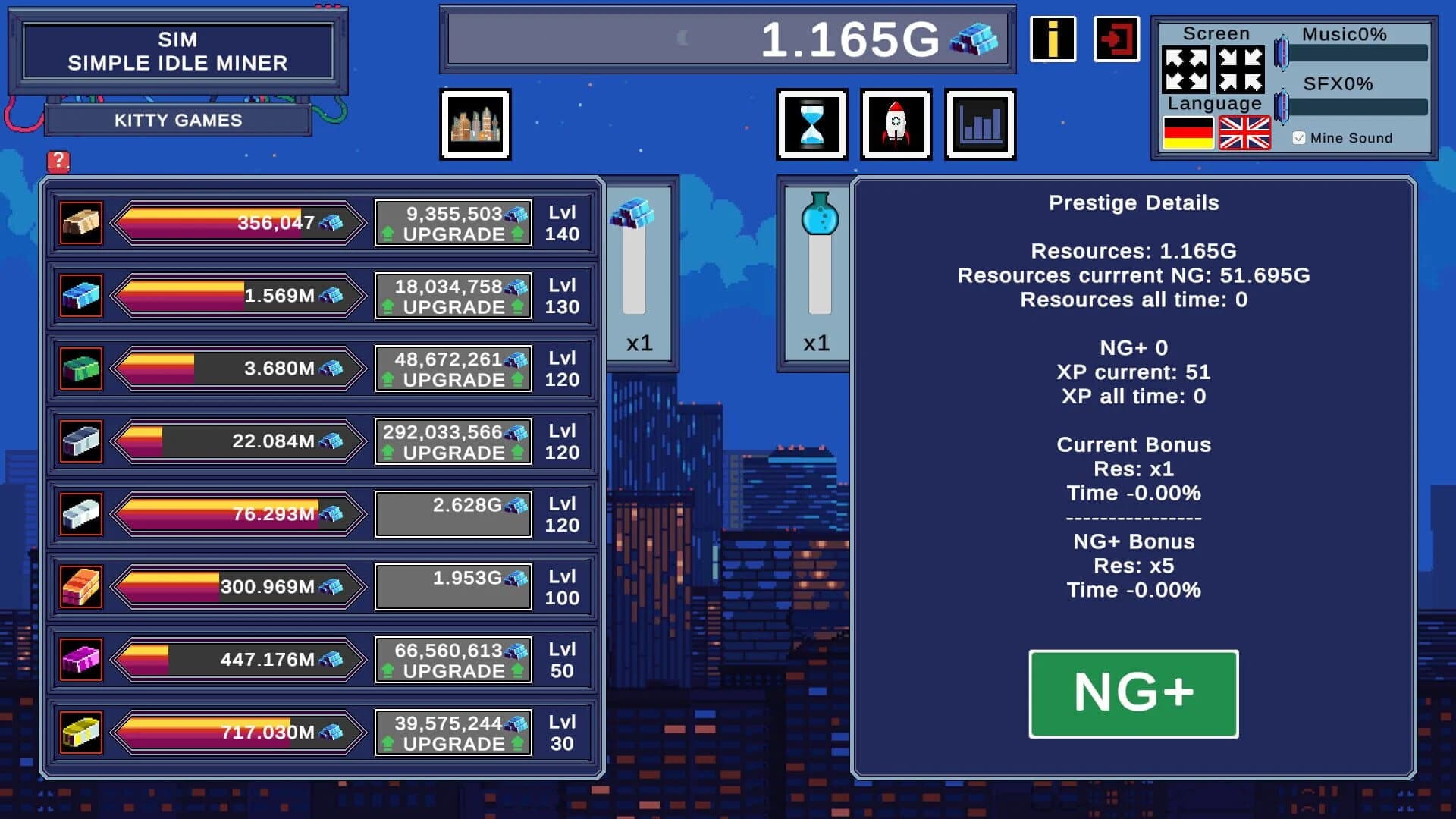Click the yellow info icon
This screenshot has width=1456, height=819.
[1053, 39]
